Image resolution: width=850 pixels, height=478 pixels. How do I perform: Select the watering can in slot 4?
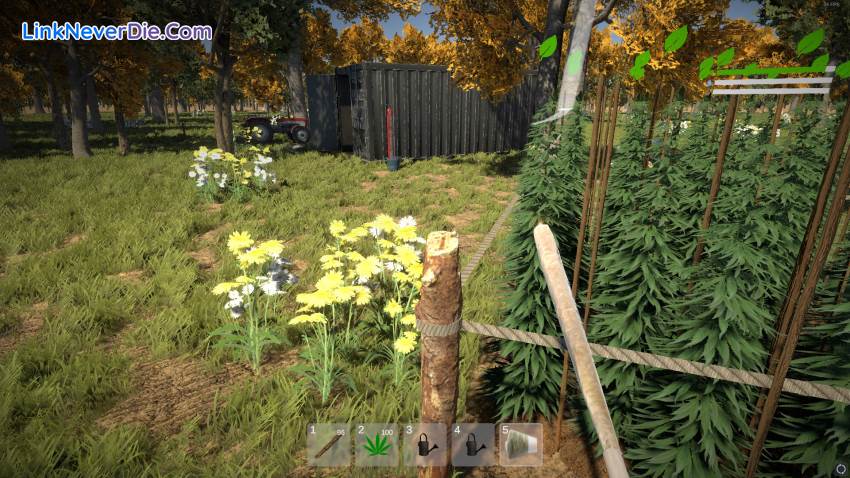point(473,444)
